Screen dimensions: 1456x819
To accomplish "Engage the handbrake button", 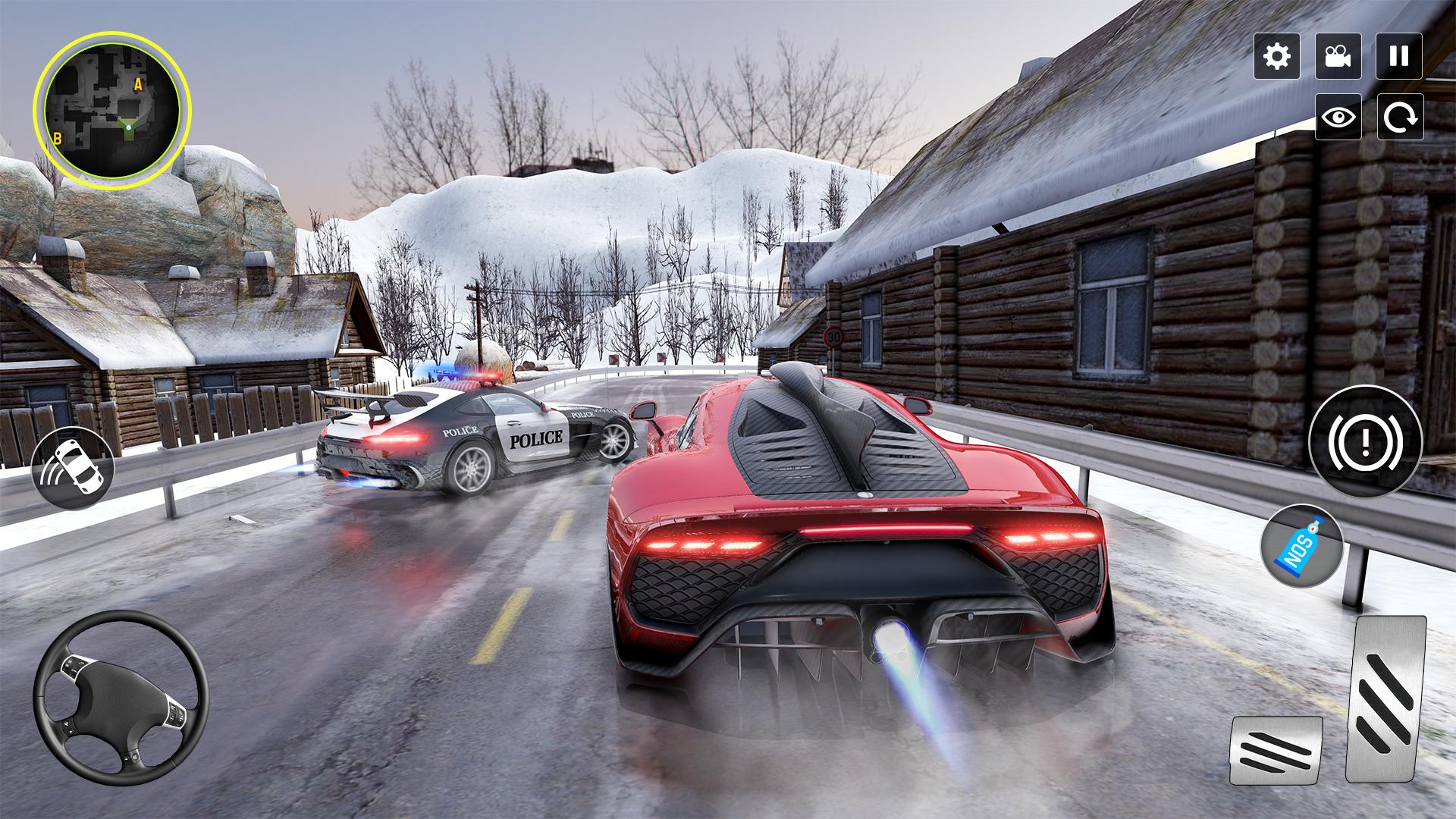I will 1365,442.
